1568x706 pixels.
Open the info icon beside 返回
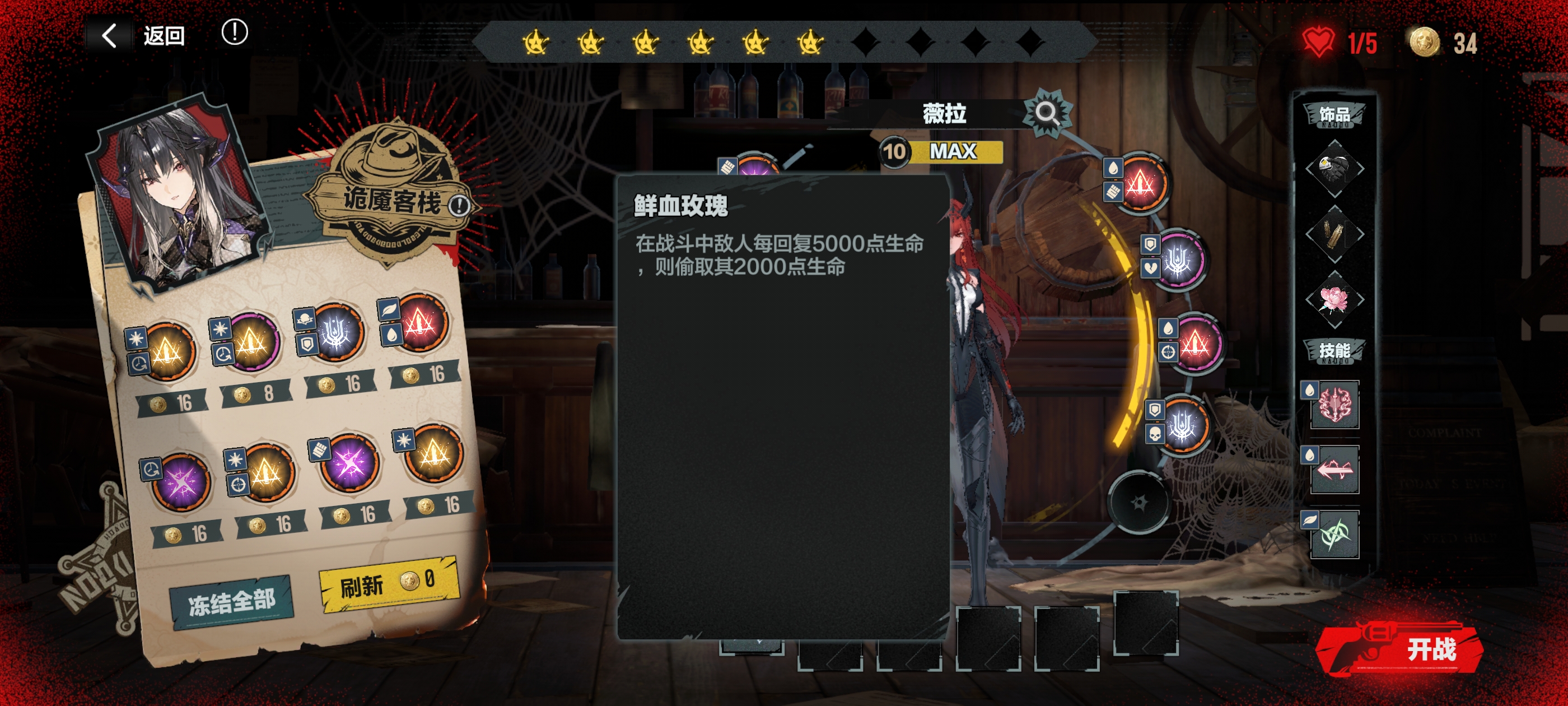coord(234,32)
